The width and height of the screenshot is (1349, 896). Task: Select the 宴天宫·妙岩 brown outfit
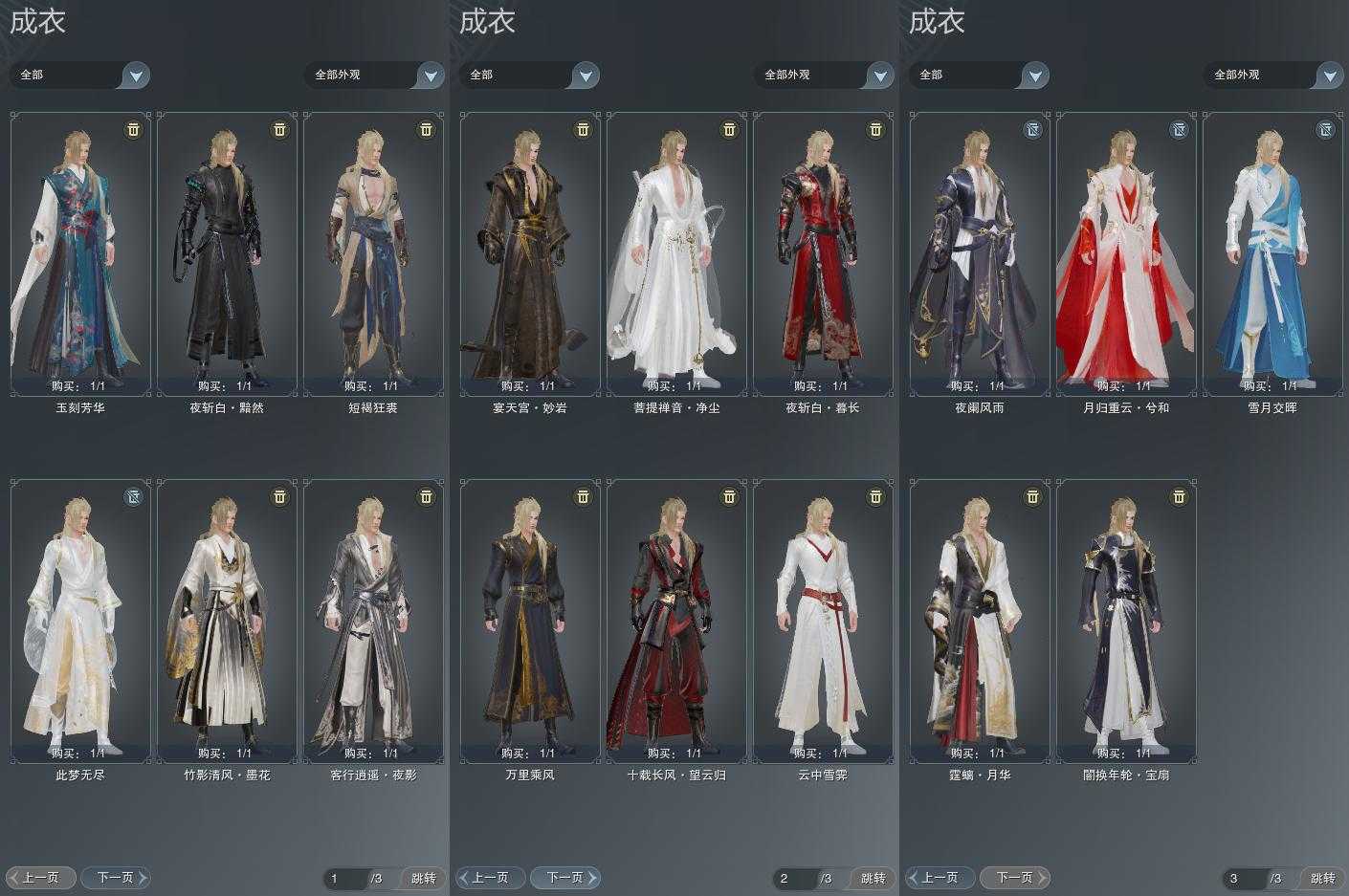[x=530, y=253]
